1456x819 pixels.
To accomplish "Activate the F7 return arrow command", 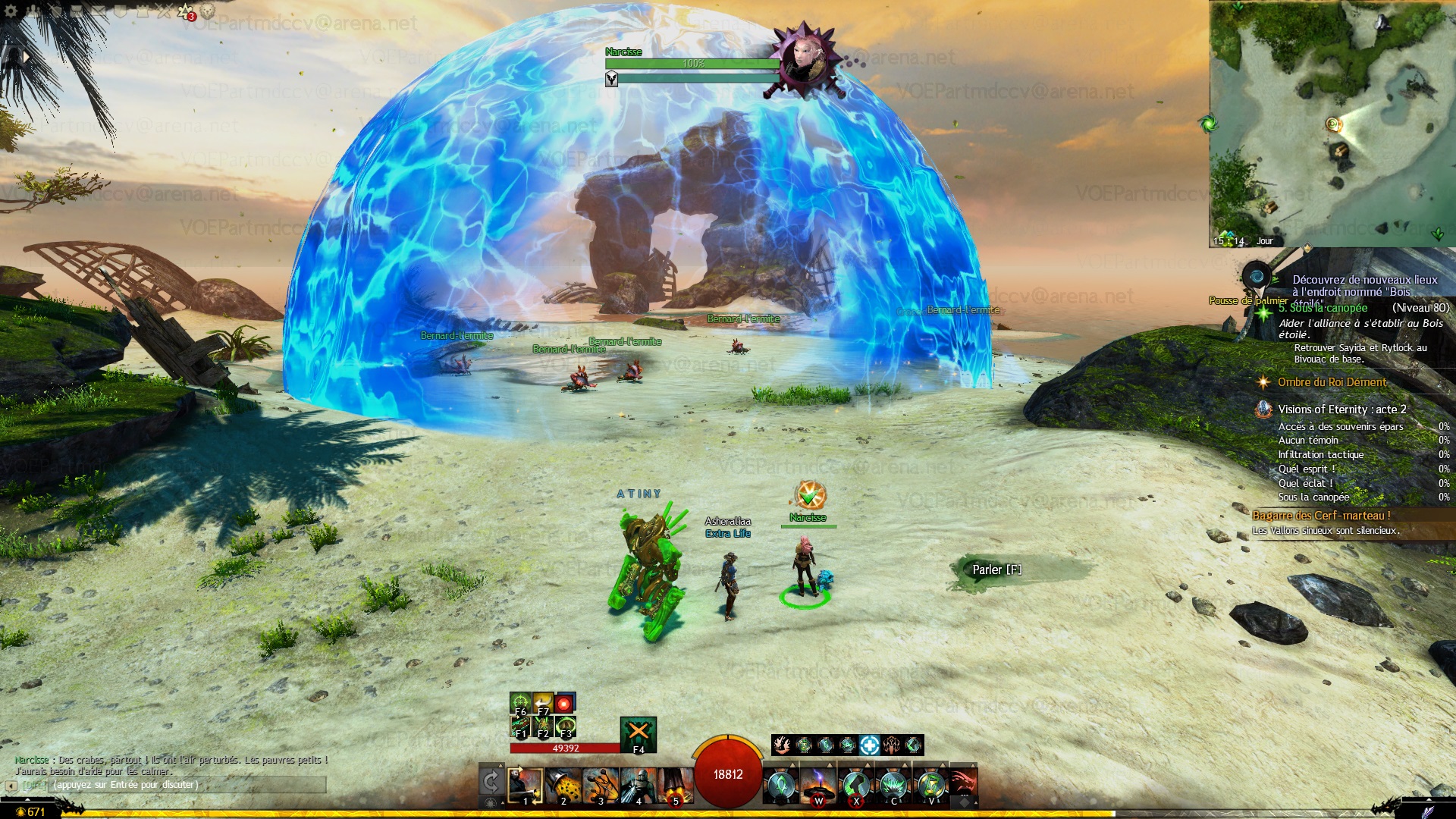I will point(543,704).
